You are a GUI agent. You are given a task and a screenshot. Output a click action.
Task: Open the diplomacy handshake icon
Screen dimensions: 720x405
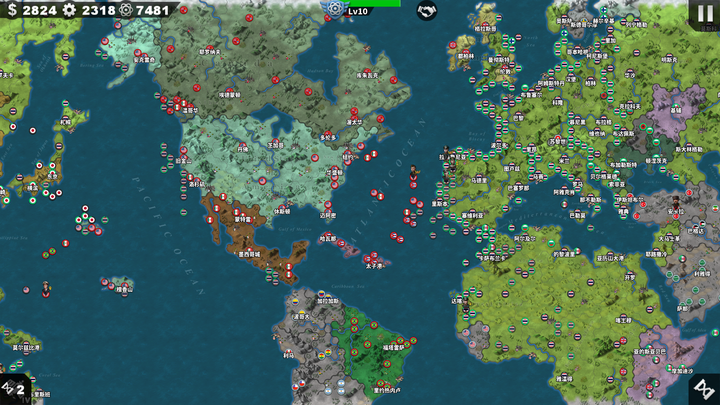click(426, 11)
